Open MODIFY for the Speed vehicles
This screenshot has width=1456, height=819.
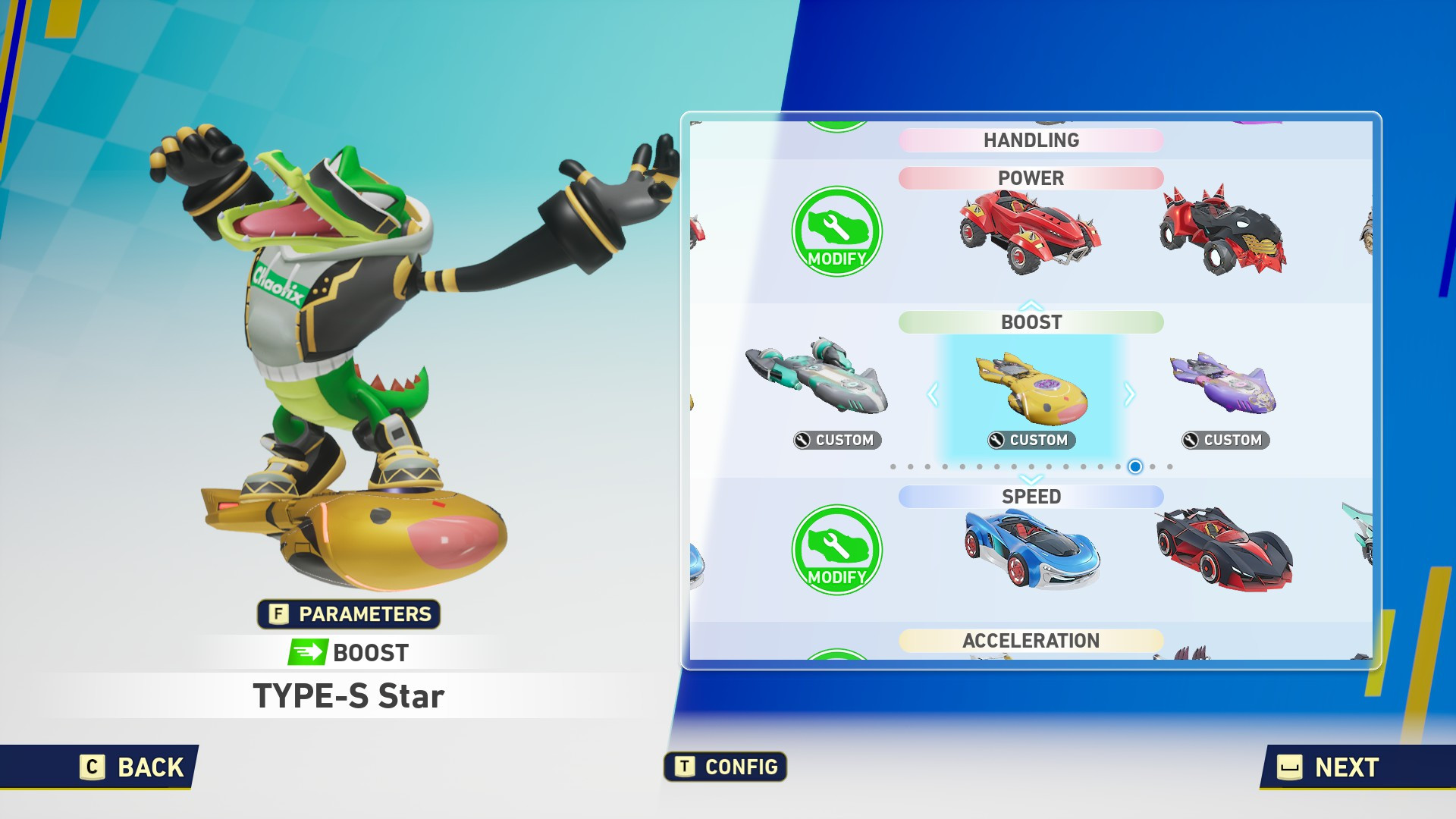tap(836, 550)
